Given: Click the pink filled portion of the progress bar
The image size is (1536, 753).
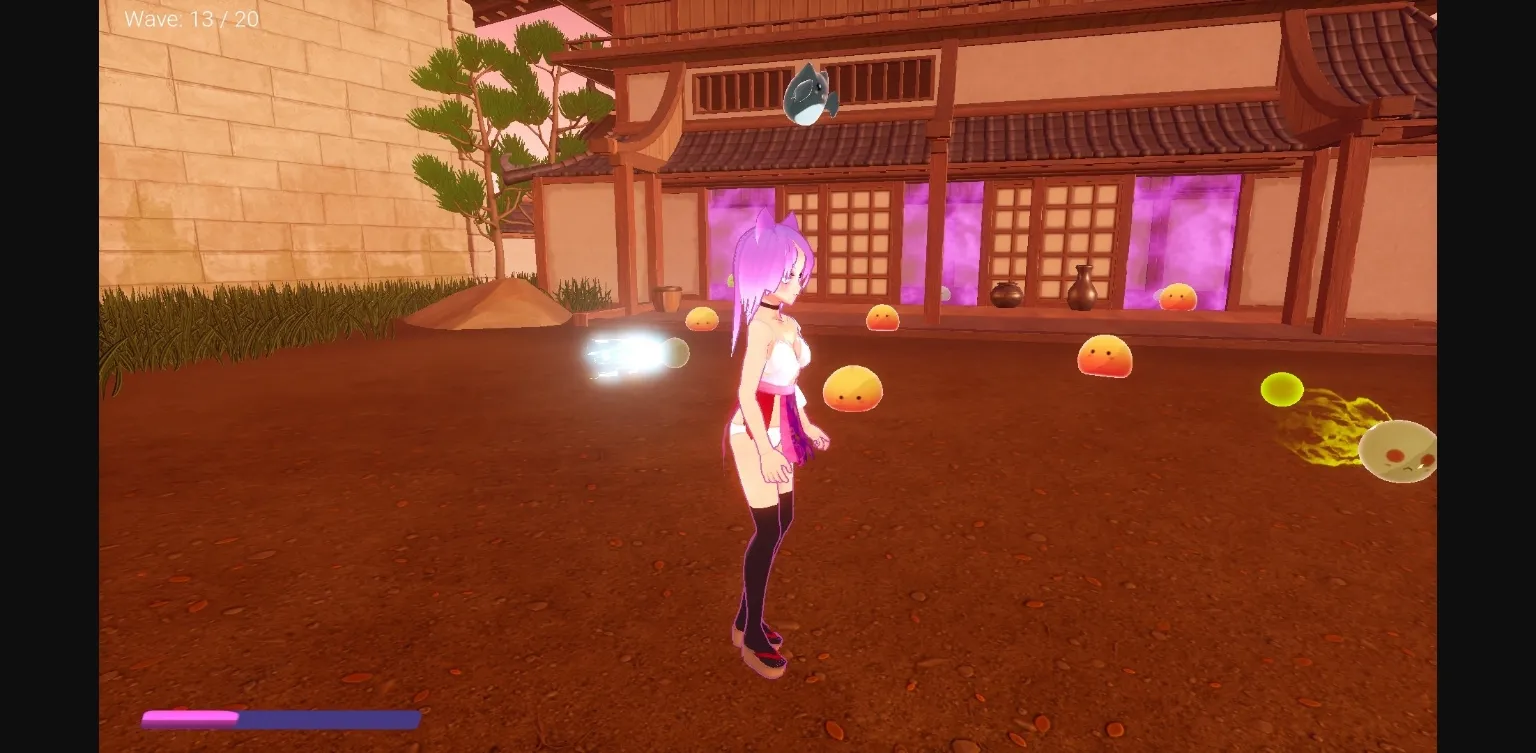Looking at the screenshot, I should click(x=190, y=717).
